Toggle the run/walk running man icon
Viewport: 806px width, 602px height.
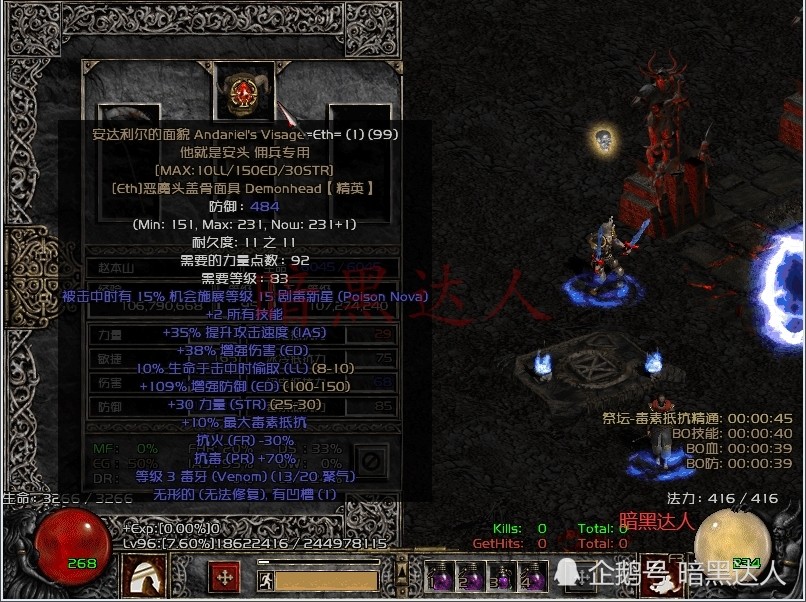click(x=265, y=579)
